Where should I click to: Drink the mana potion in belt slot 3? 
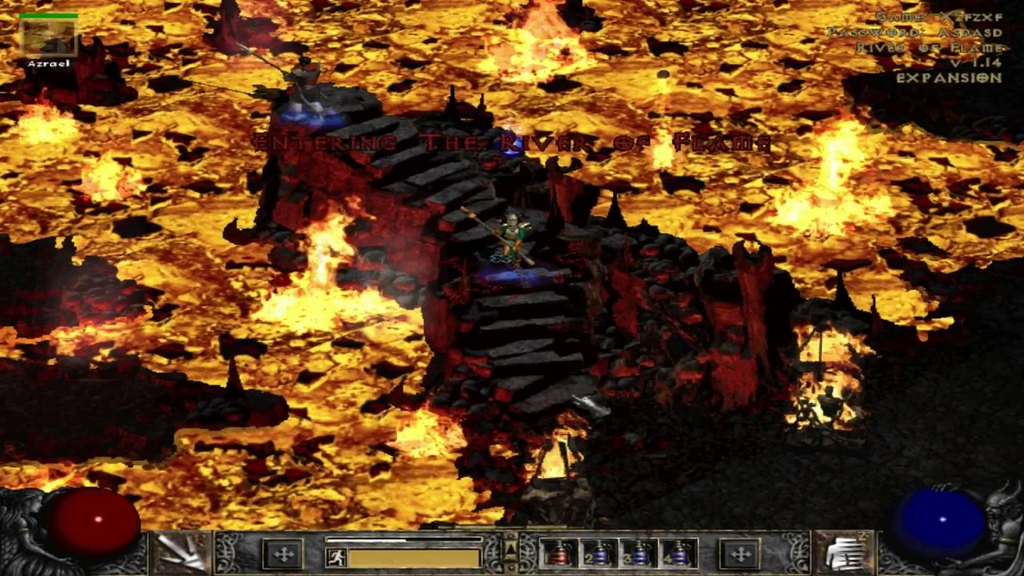pos(637,553)
